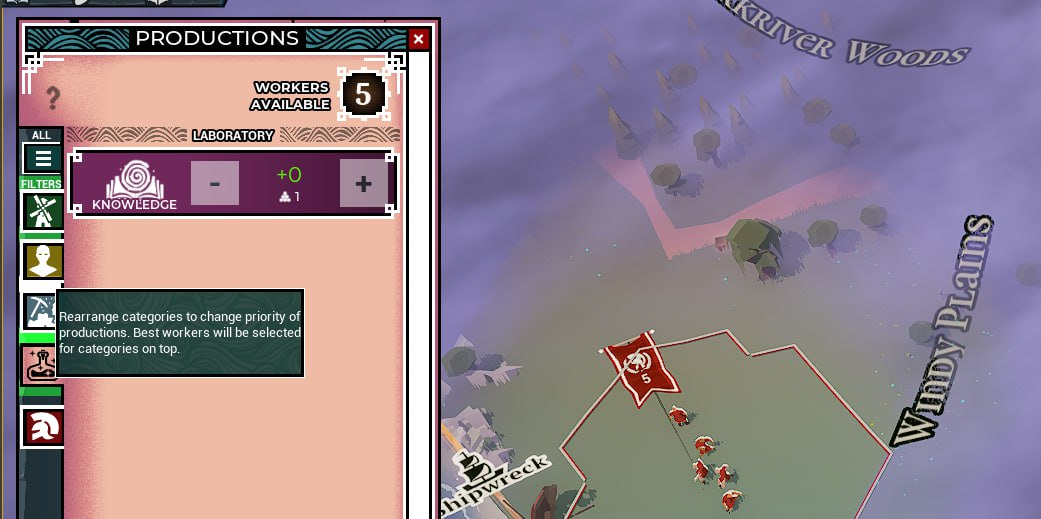The width and height of the screenshot is (1041, 519).
Task: Select the pickaxe mining category filter
Action: pos(40,311)
